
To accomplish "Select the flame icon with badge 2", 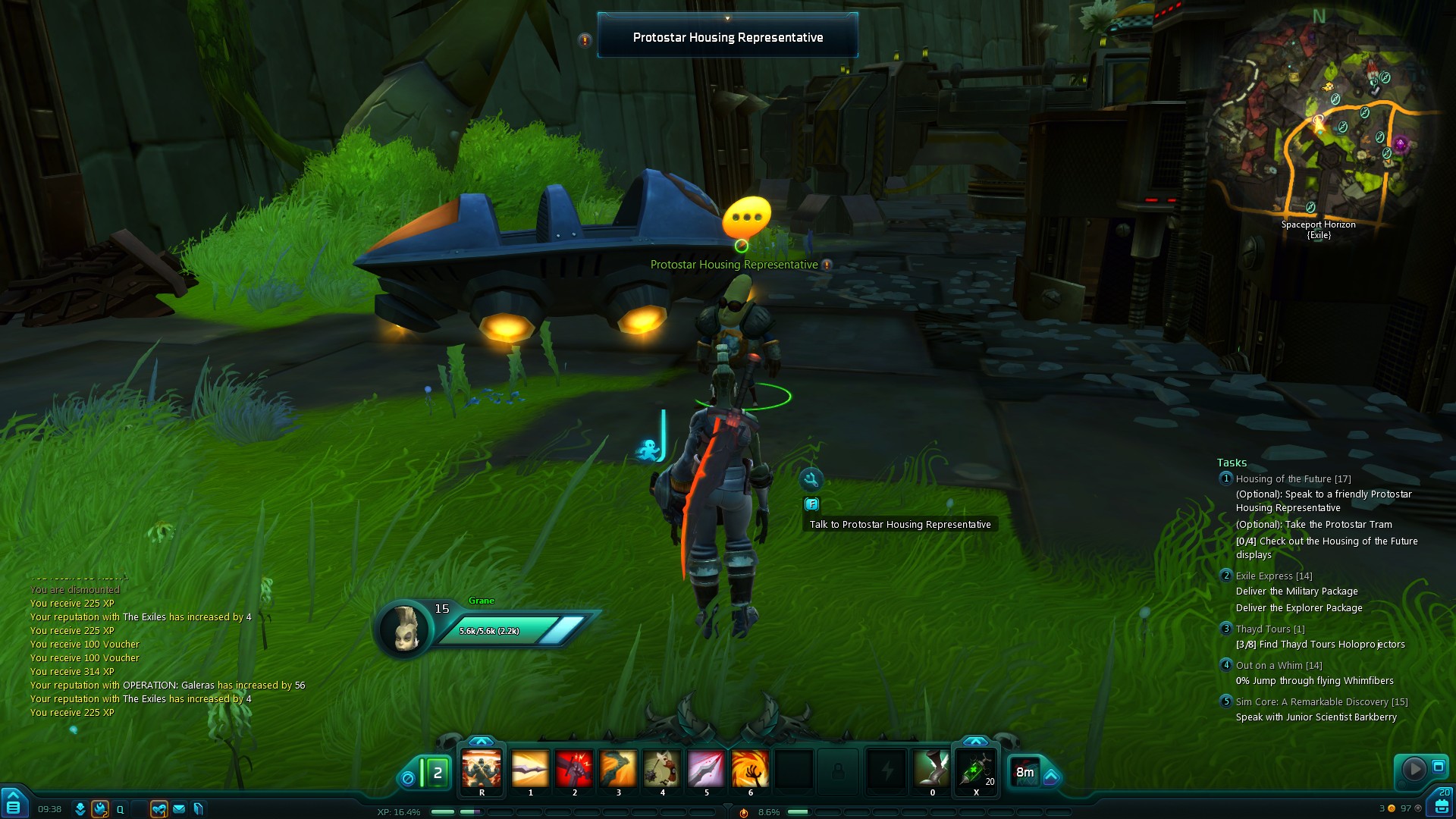I will point(99,809).
